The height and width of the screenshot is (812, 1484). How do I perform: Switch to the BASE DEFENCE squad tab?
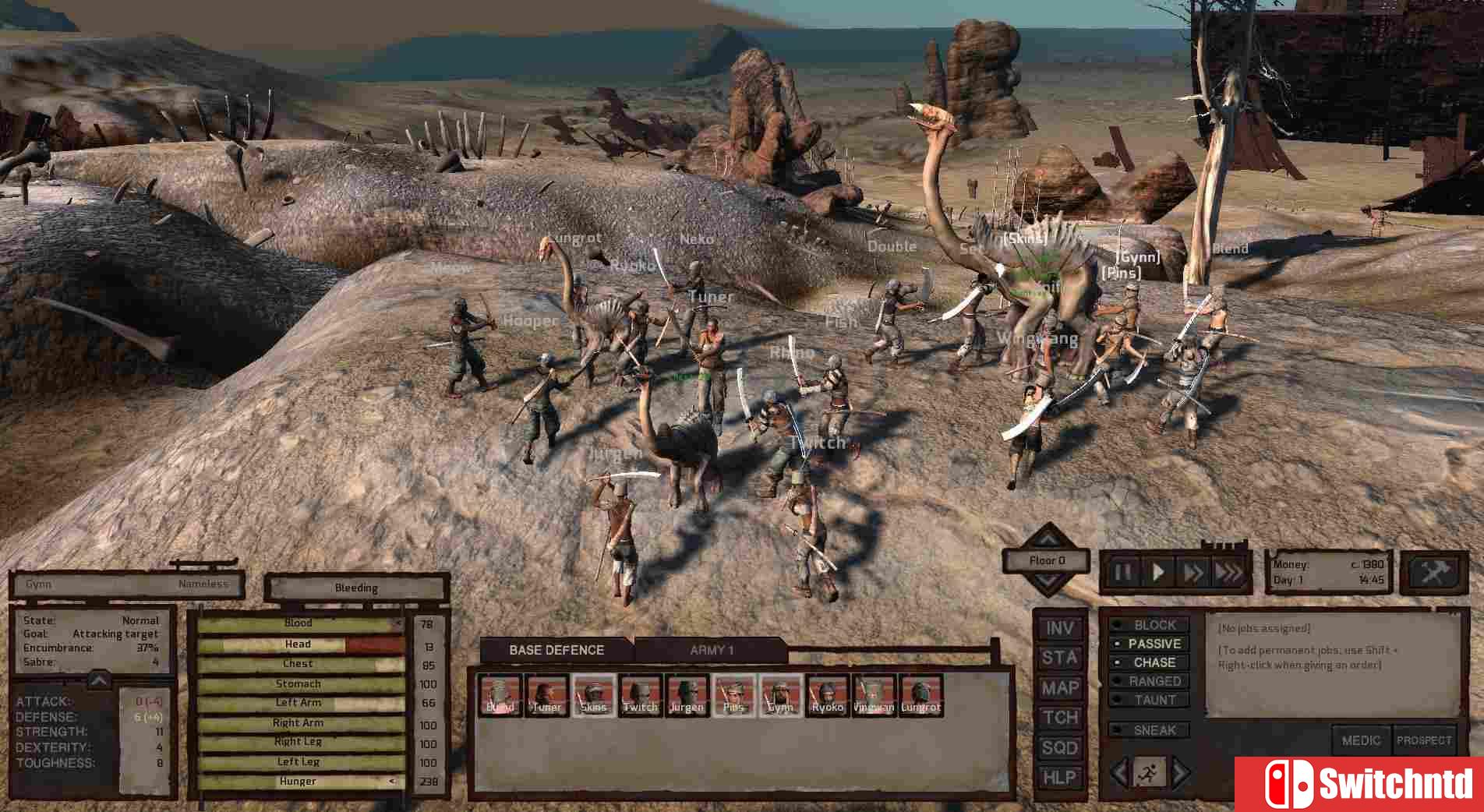(556, 650)
